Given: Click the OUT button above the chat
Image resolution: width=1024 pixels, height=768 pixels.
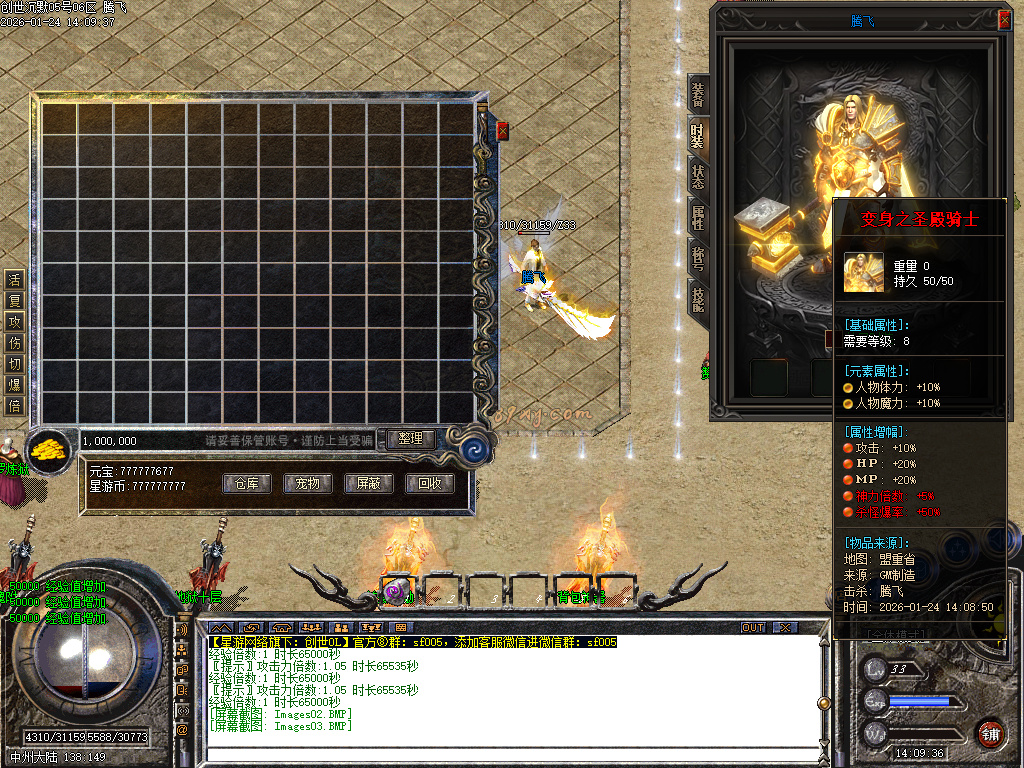Looking at the screenshot, I should tap(753, 627).
